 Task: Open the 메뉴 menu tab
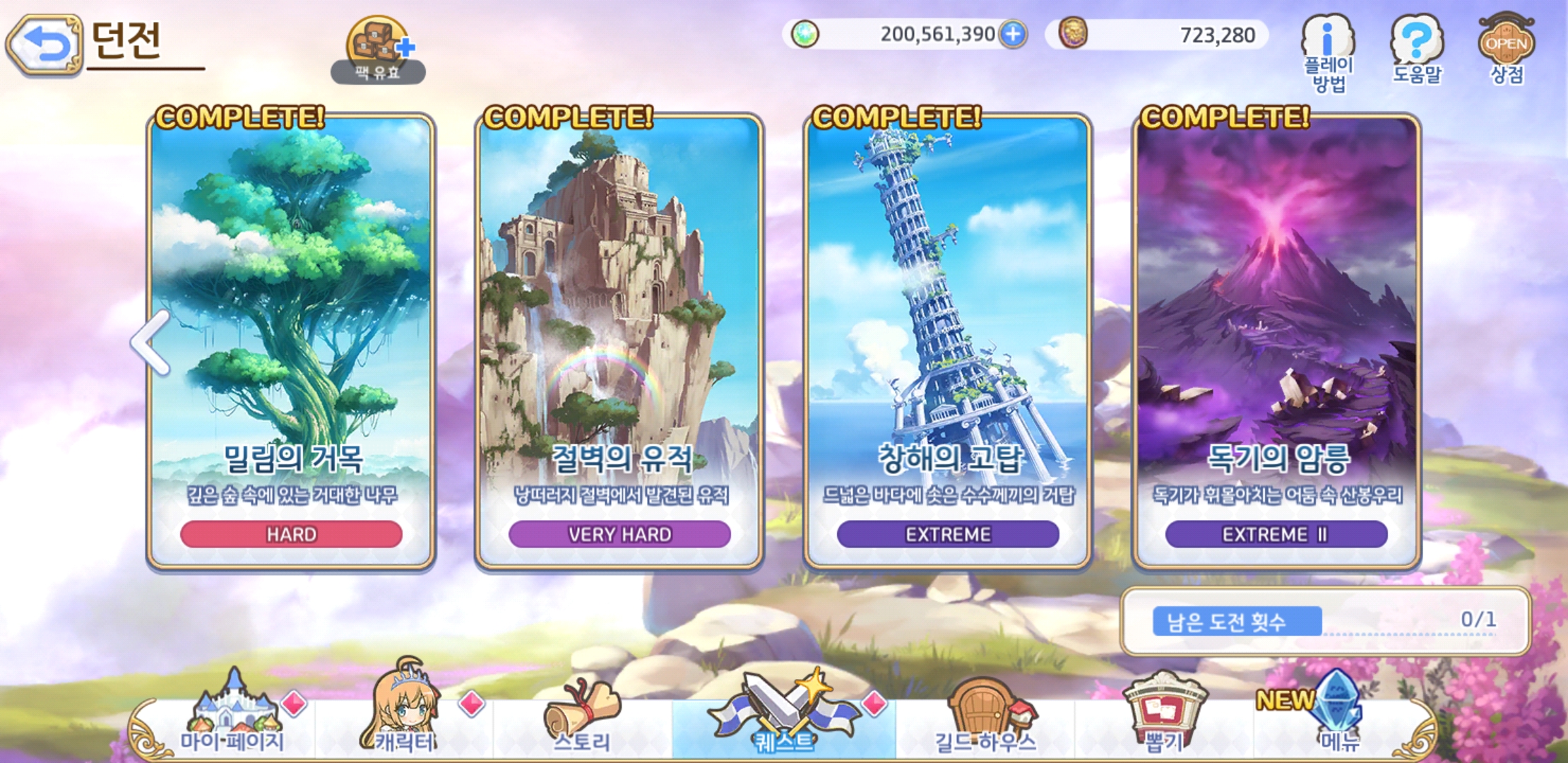(1338, 717)
